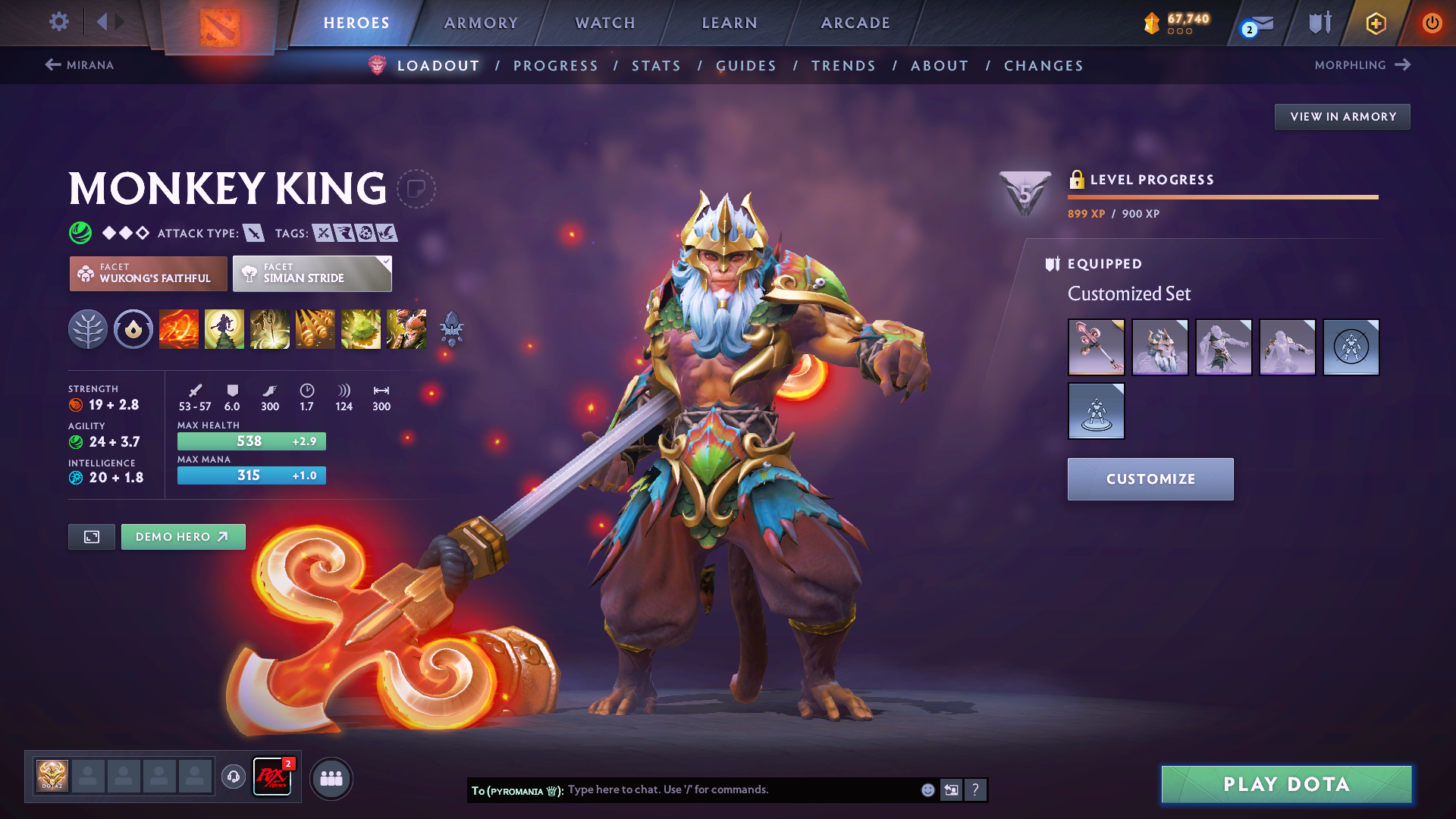Show the Trends section
Screen dimensions: 1456x819
[843, 66]
